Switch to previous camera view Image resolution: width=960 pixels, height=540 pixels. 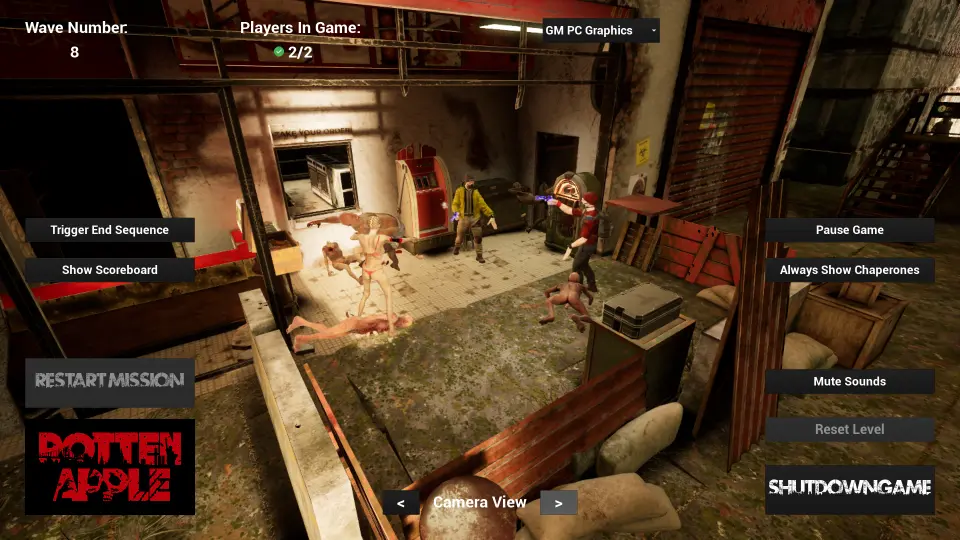401,503
